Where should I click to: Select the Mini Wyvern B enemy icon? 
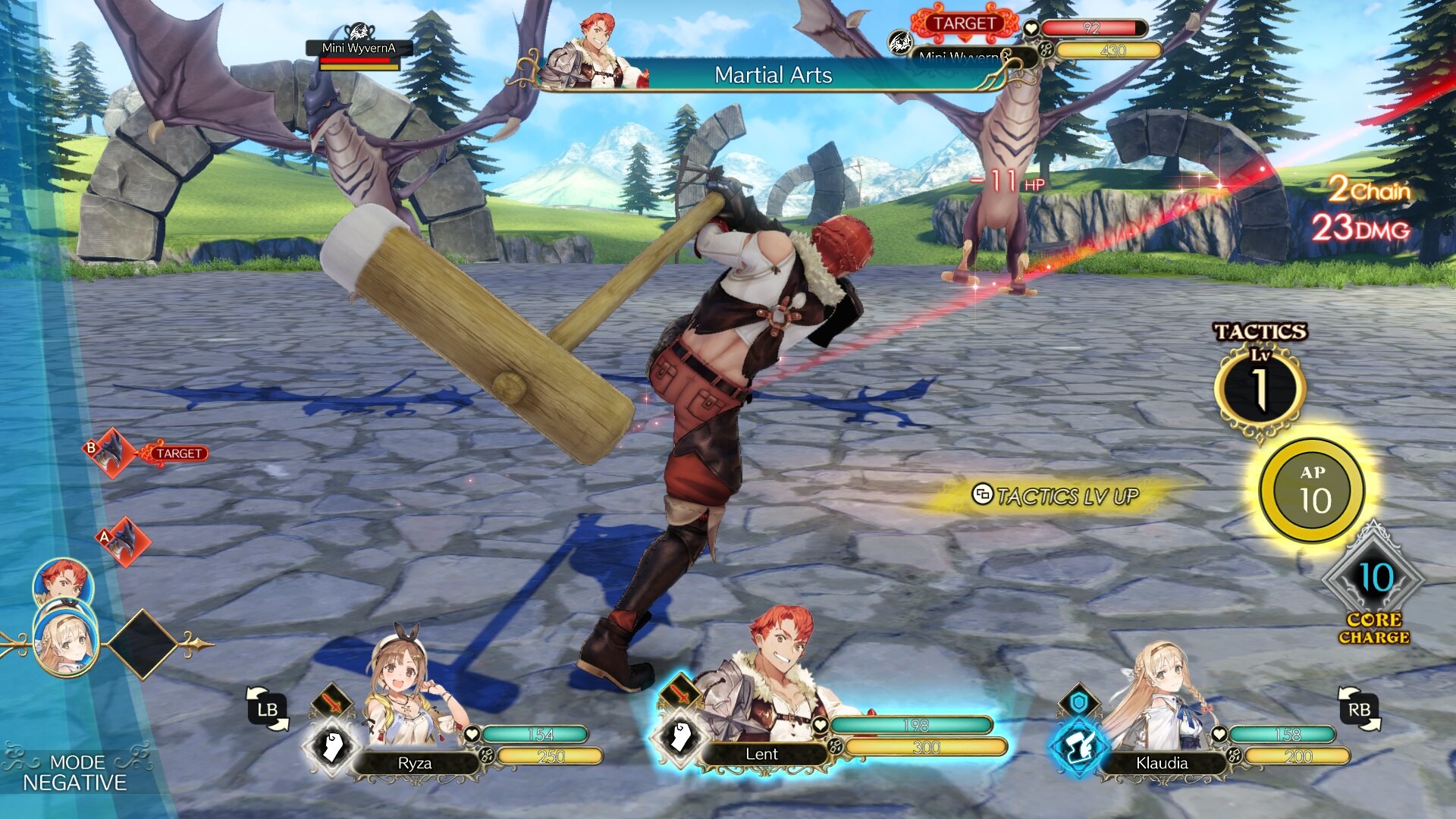click(899, 42)
